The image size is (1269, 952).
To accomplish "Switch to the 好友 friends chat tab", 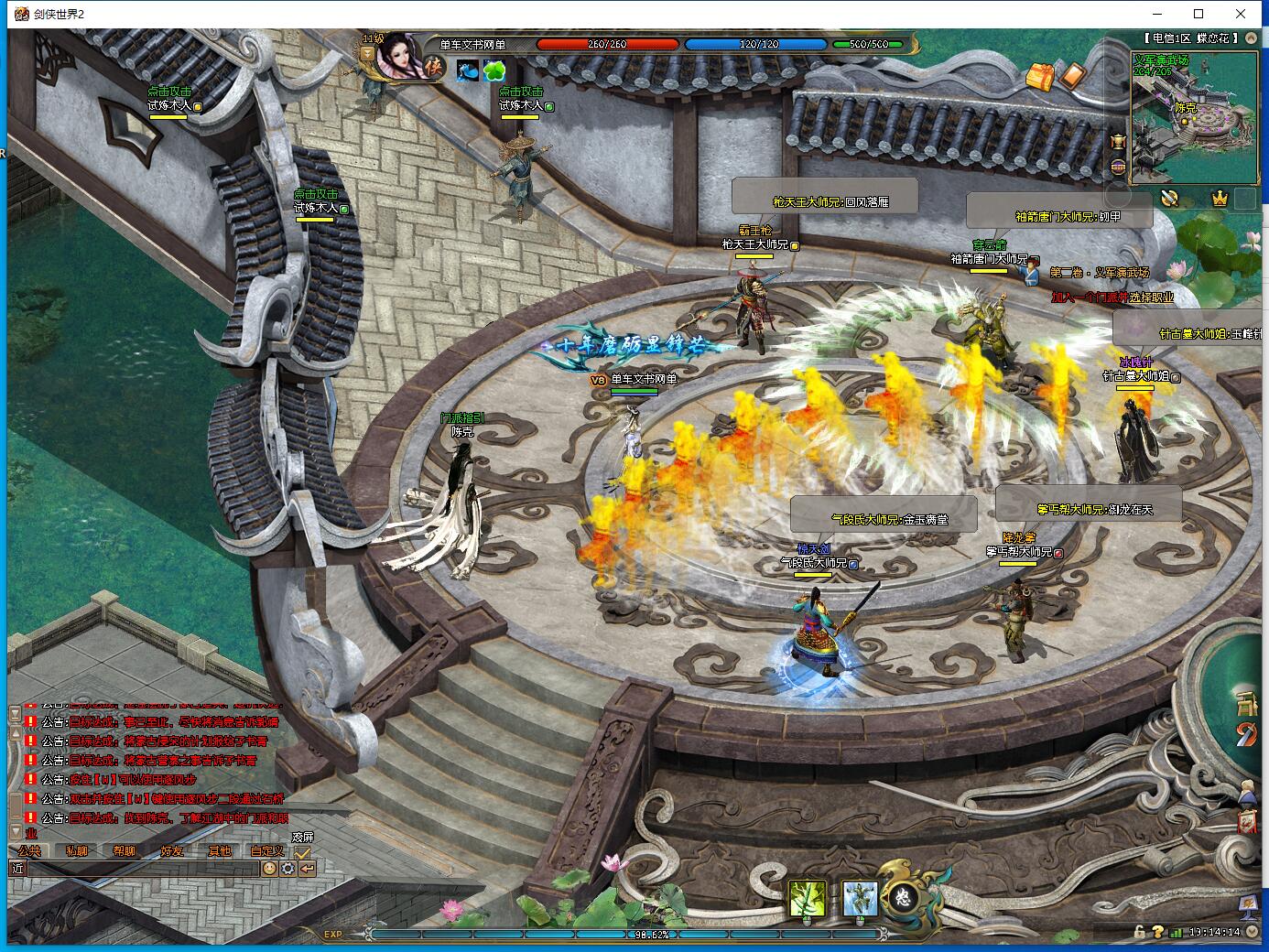I will point(172,850).
